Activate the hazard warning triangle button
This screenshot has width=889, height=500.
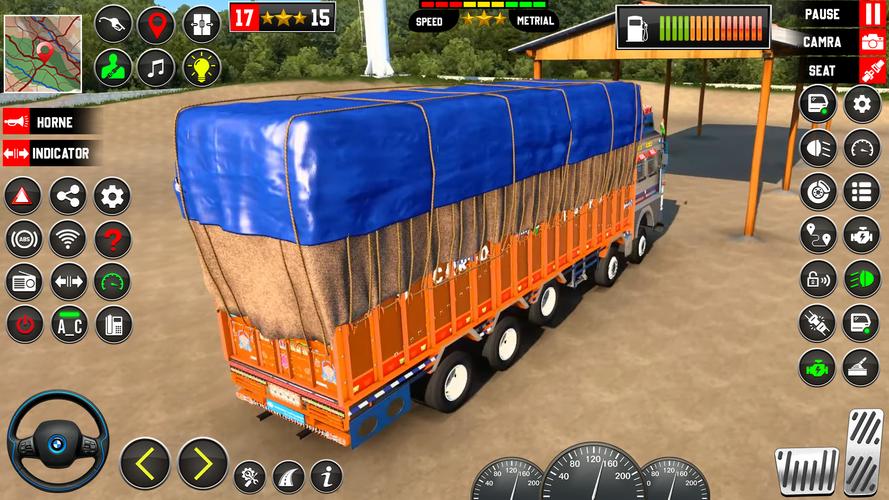click(x=23, y=196)
